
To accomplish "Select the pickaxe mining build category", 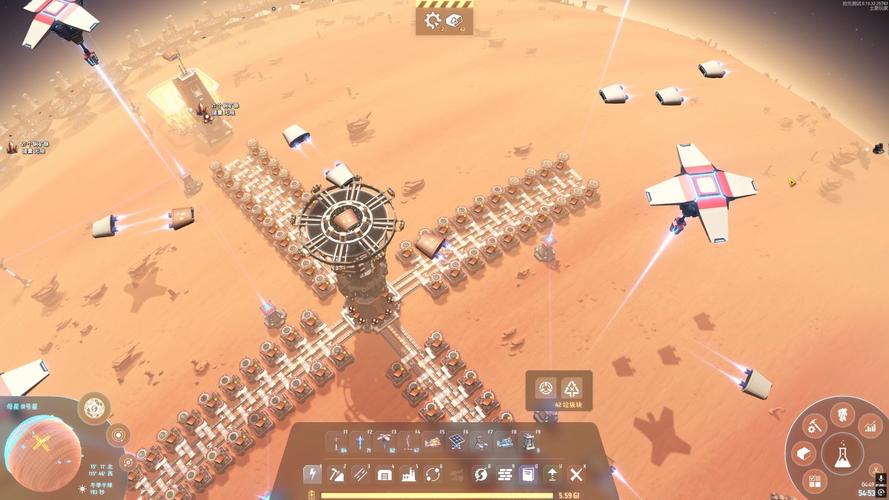I will pyautogui.click(x=336, y=473).
